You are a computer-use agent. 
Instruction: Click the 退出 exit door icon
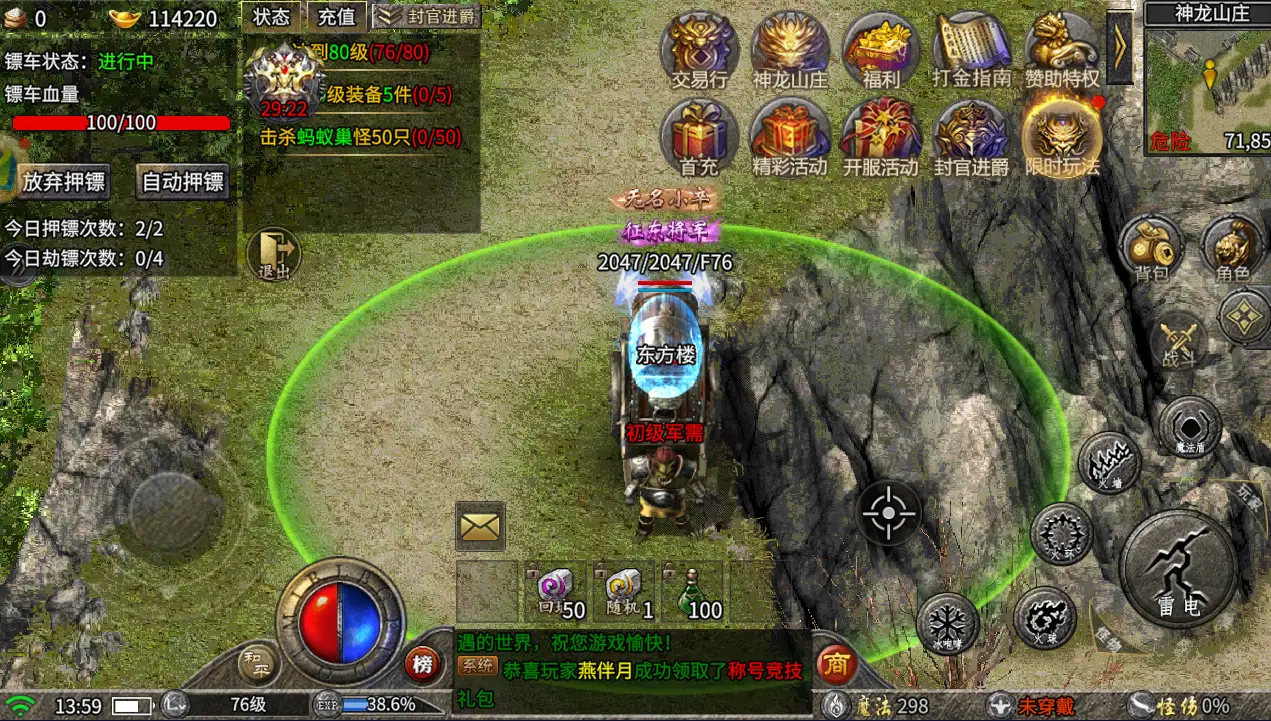click(273, 254)
